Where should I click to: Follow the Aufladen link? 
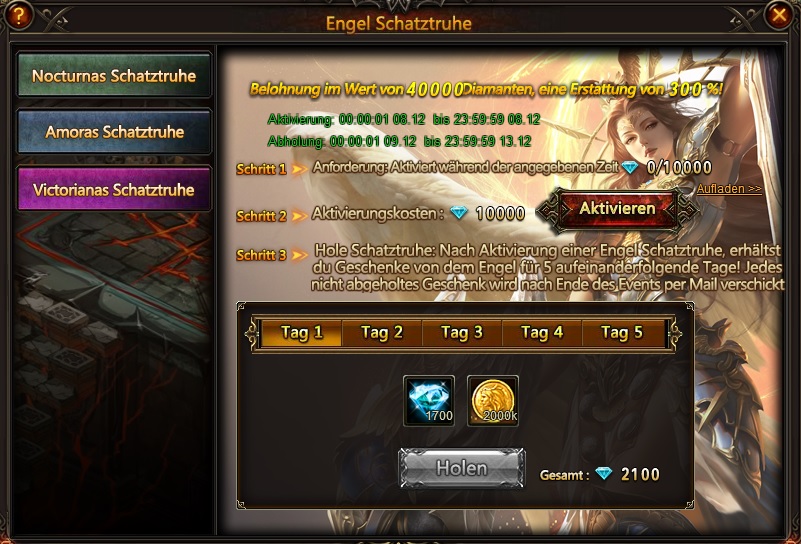(x=729, y=188)
